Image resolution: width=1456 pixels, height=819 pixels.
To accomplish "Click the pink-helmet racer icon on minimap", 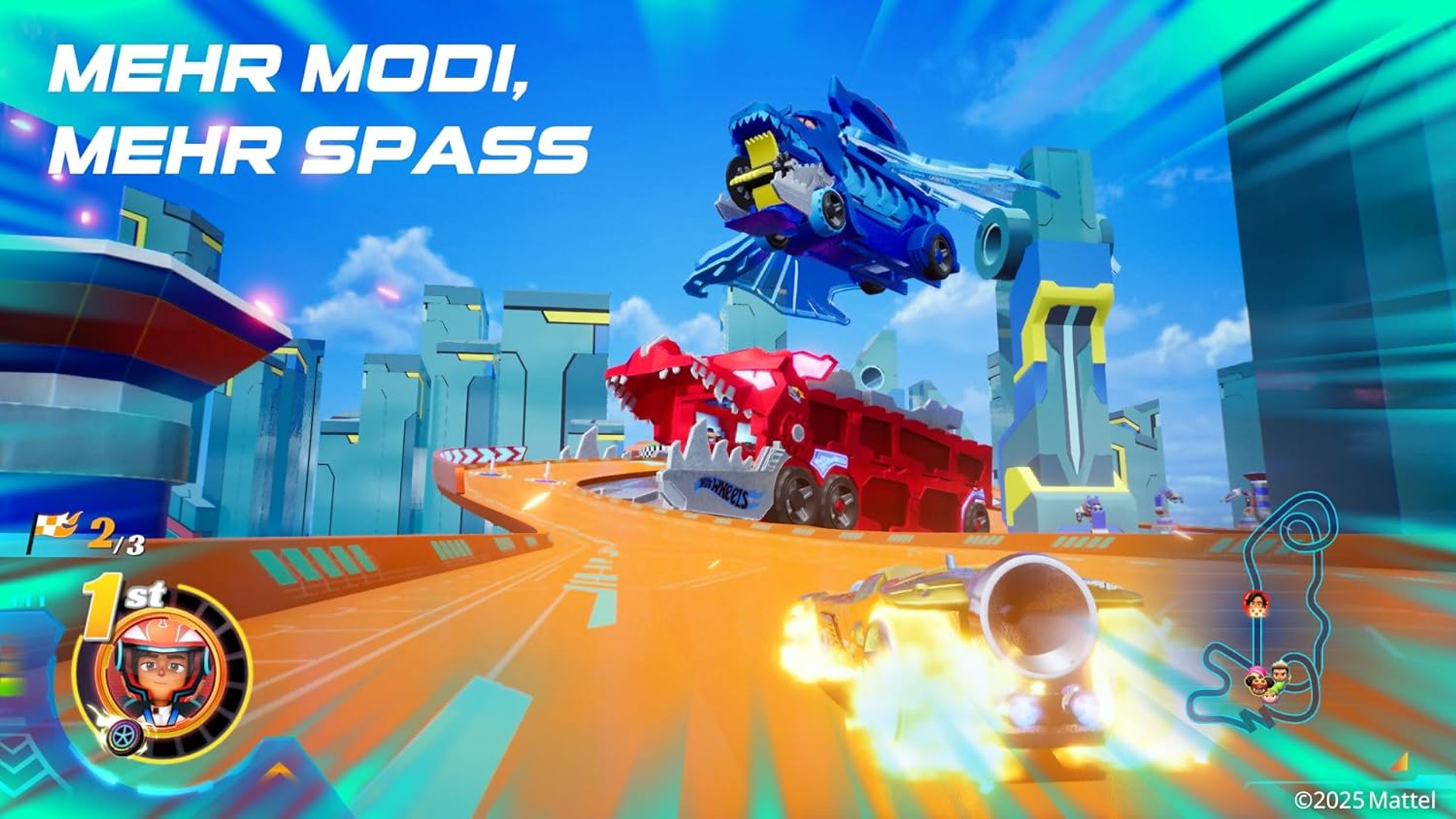I will tap(1256, 671).
